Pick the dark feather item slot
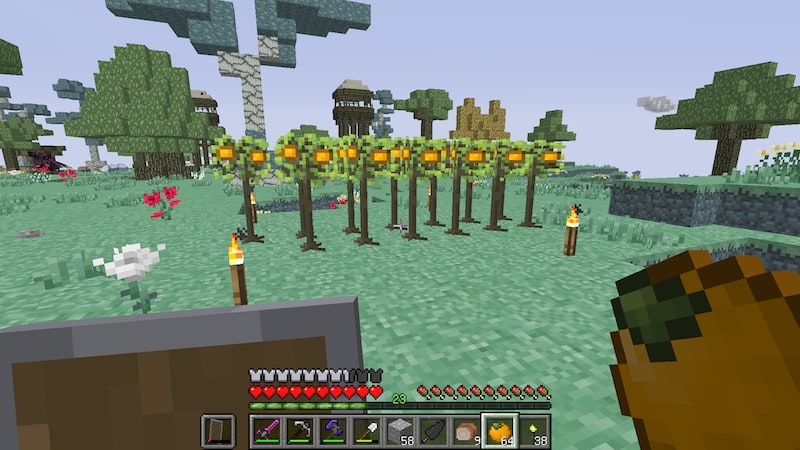 pyautogui.click(x=432, y=431)
